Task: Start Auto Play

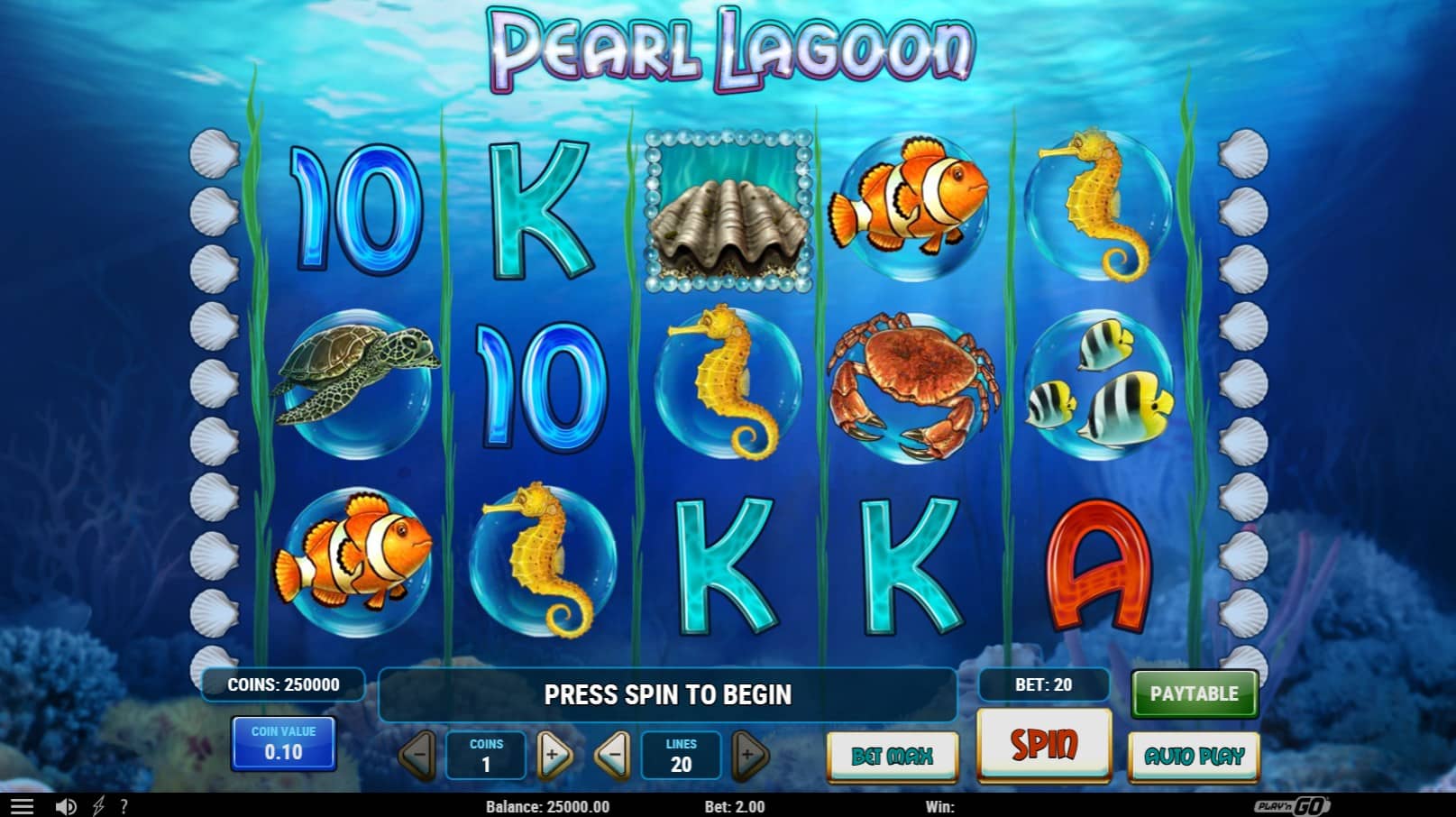Action: tap(1194, 756)
